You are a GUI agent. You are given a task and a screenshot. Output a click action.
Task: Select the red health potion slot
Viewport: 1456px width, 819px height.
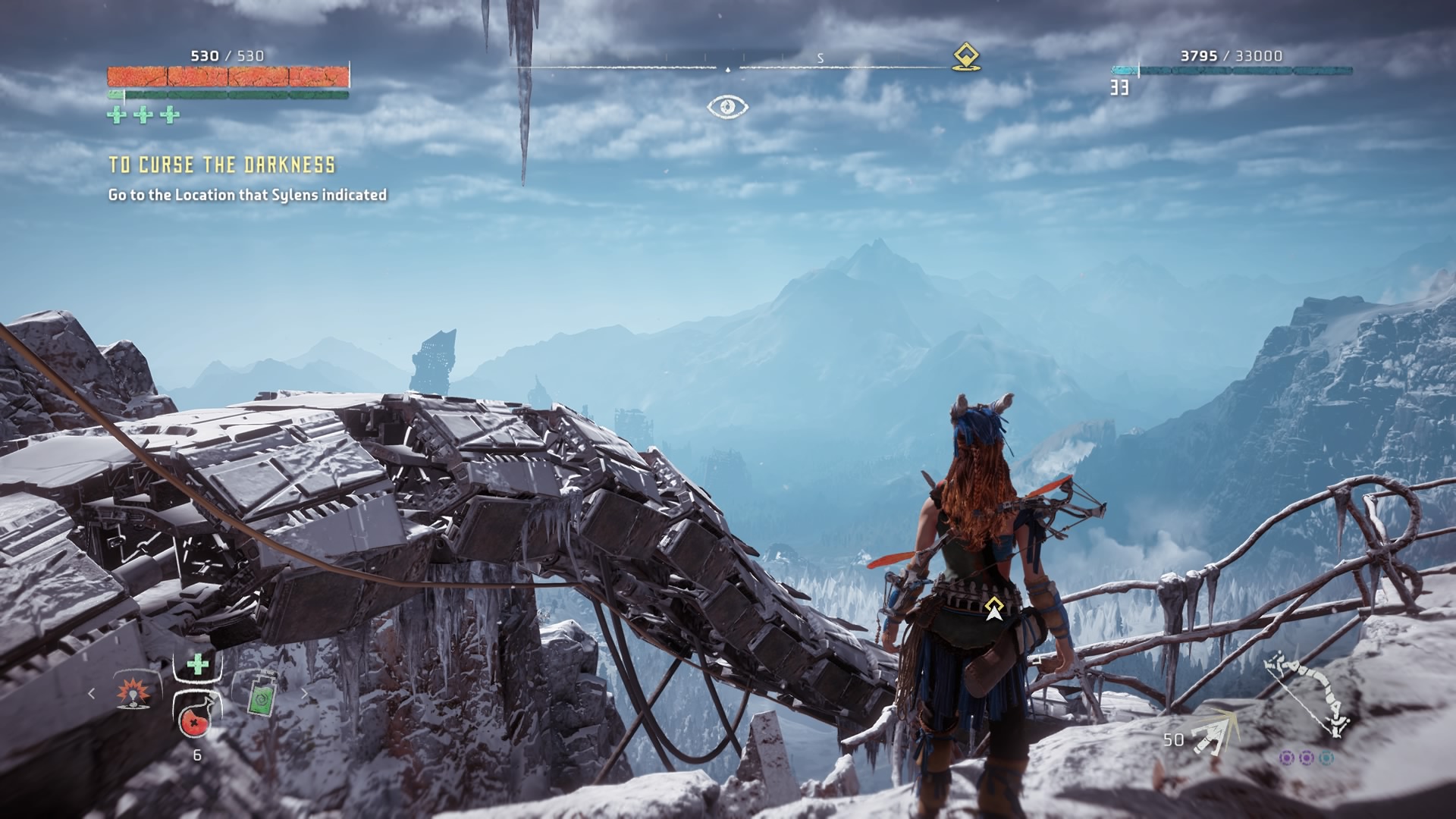[x=196, y=717]
